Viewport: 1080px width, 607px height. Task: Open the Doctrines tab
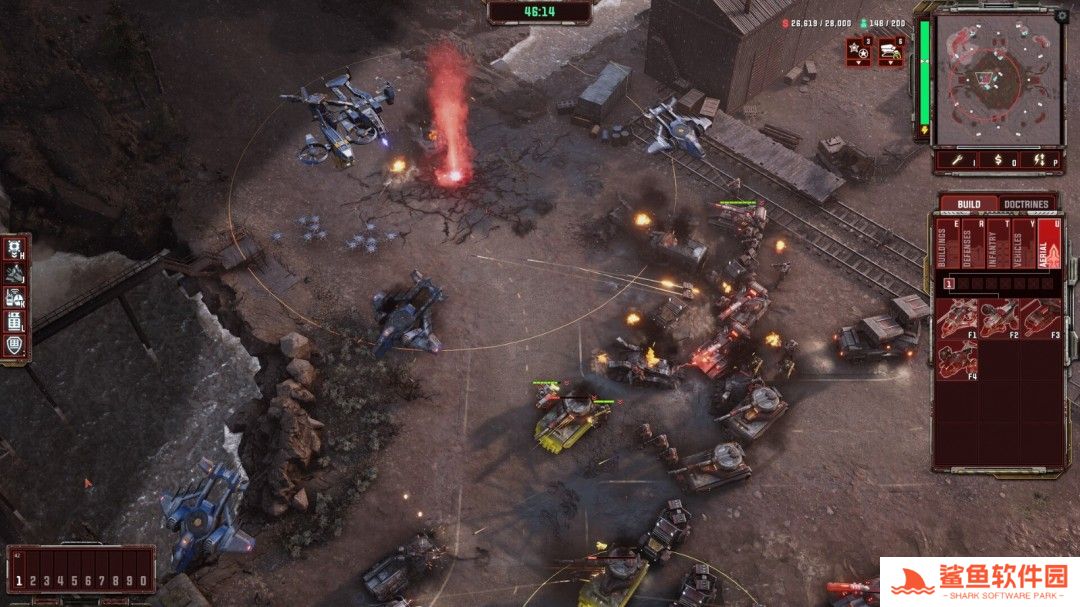coord(1026,204)
